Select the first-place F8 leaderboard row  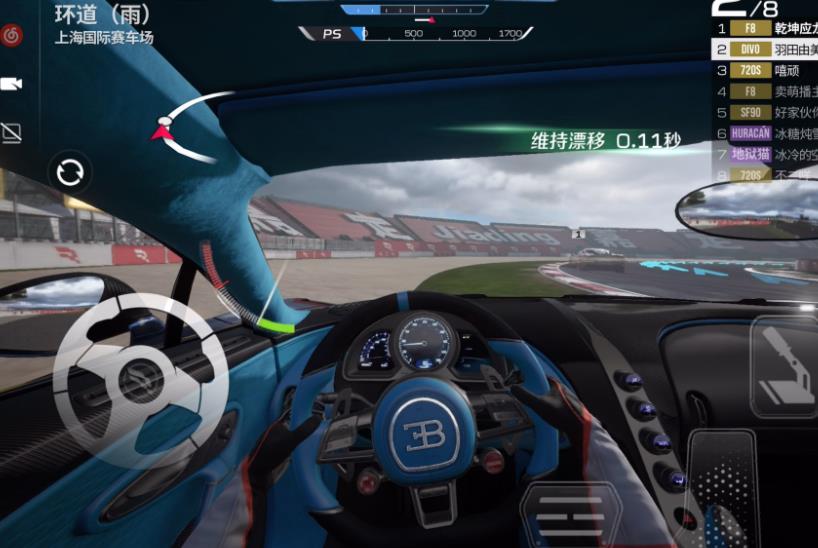[765, 28]
